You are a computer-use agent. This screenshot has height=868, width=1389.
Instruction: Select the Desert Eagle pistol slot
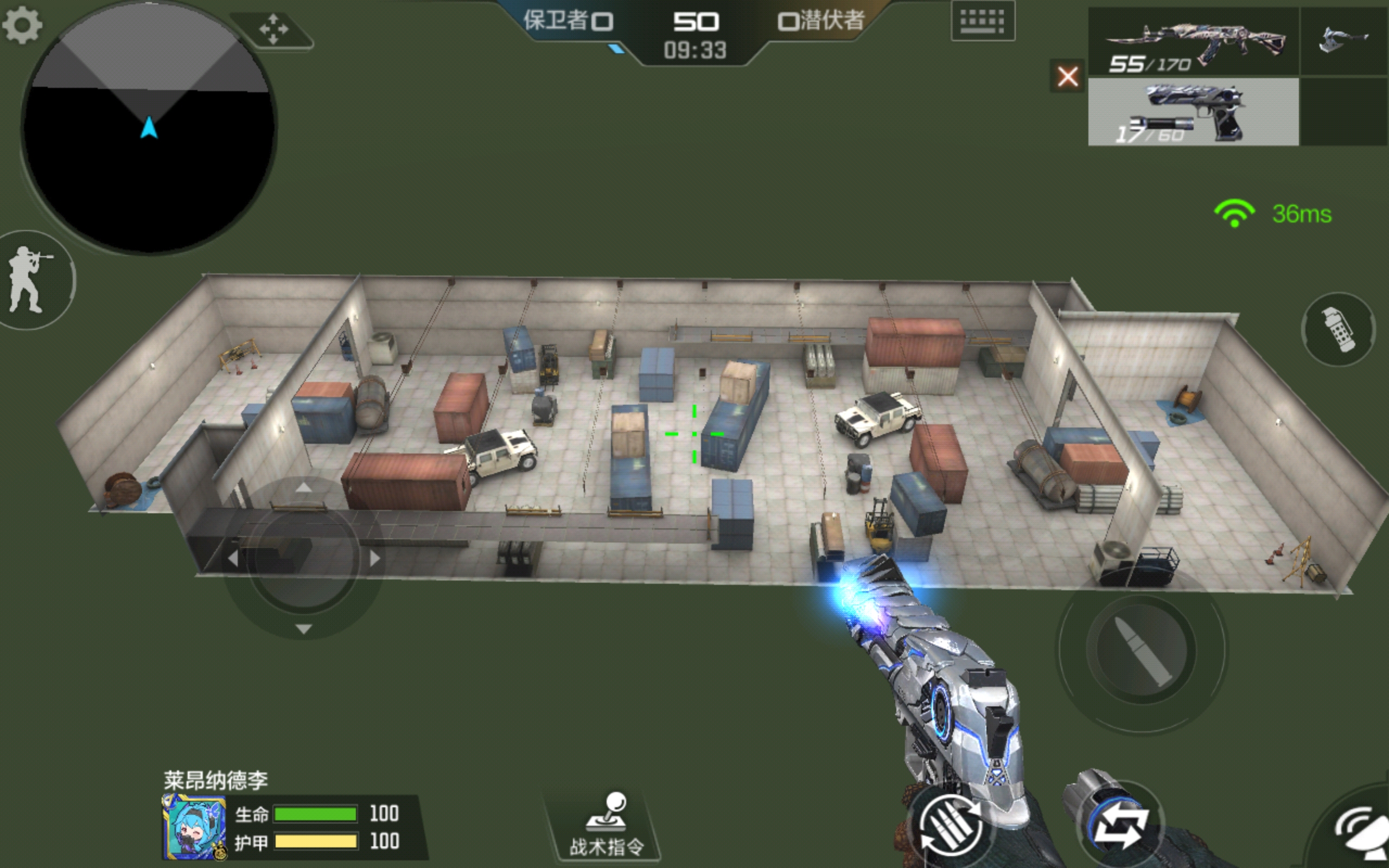1193,112
